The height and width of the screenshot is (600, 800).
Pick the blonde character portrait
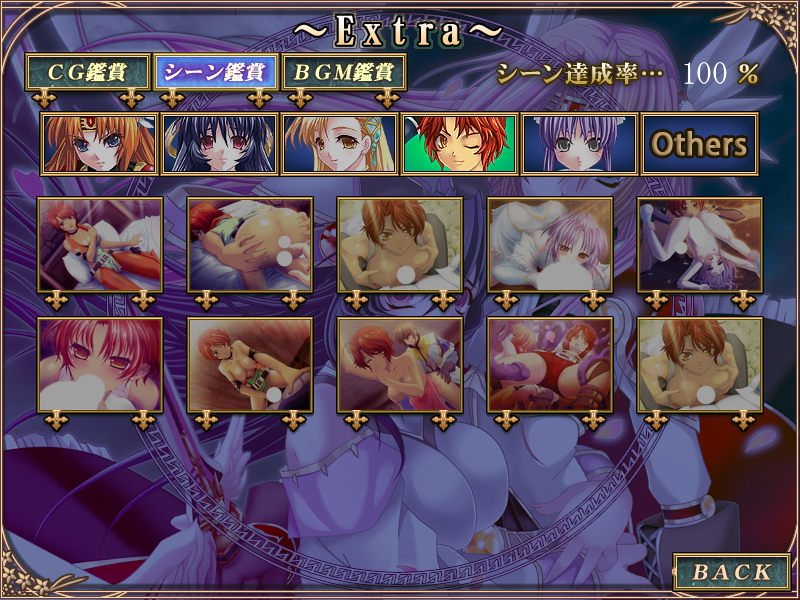coord(340,144)
